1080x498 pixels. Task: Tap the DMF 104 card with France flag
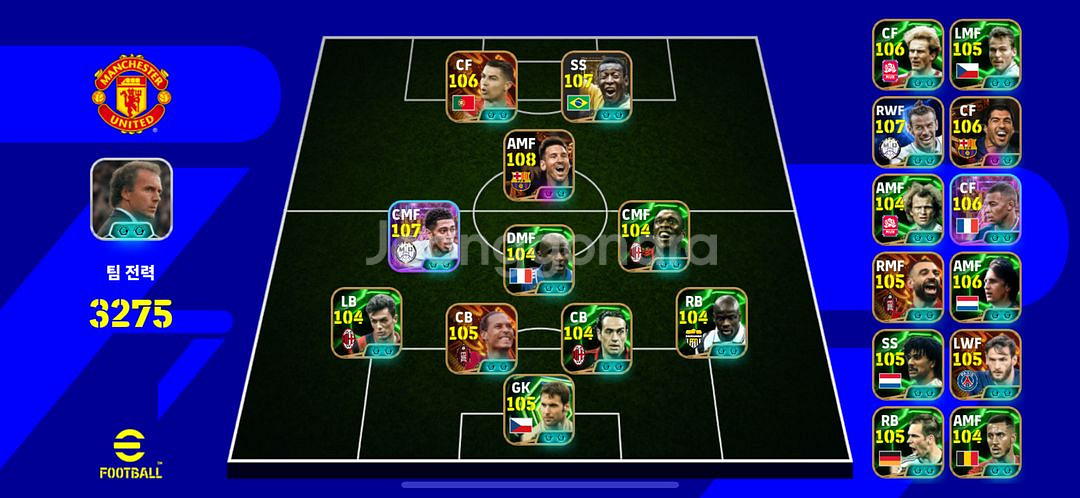[539, 259]
